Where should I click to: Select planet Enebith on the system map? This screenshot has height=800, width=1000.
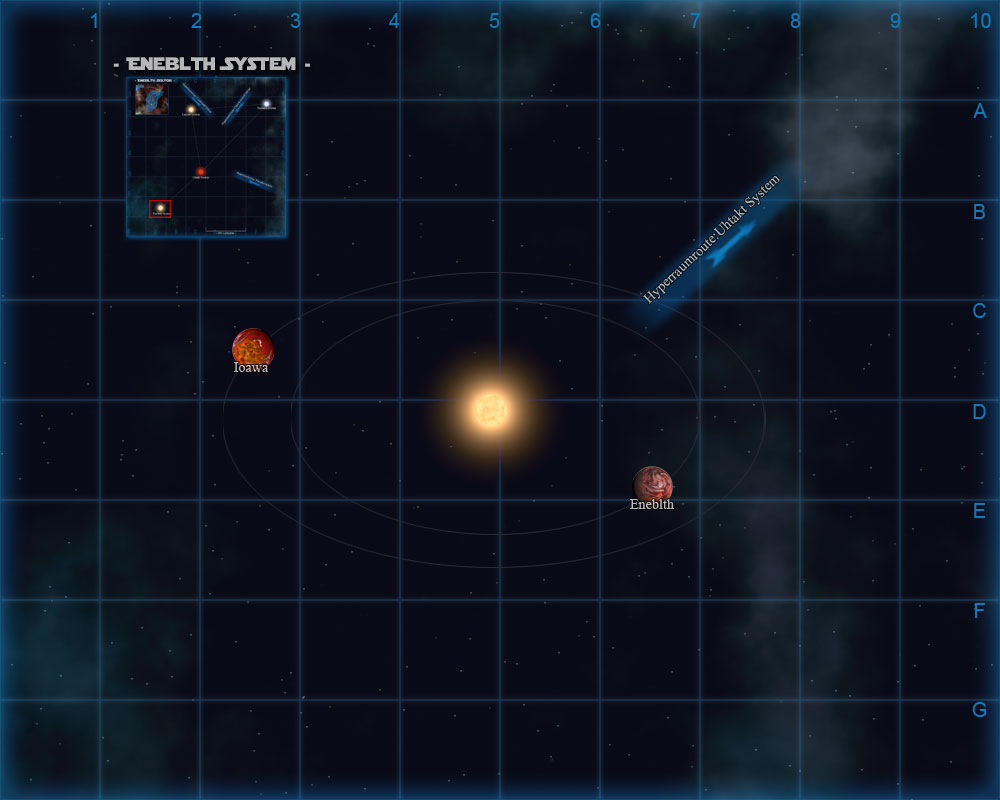652,484
